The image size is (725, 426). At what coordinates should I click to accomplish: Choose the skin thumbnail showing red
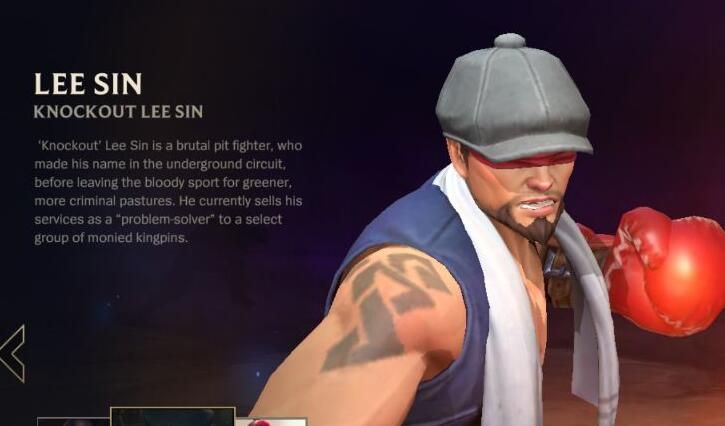270,421
